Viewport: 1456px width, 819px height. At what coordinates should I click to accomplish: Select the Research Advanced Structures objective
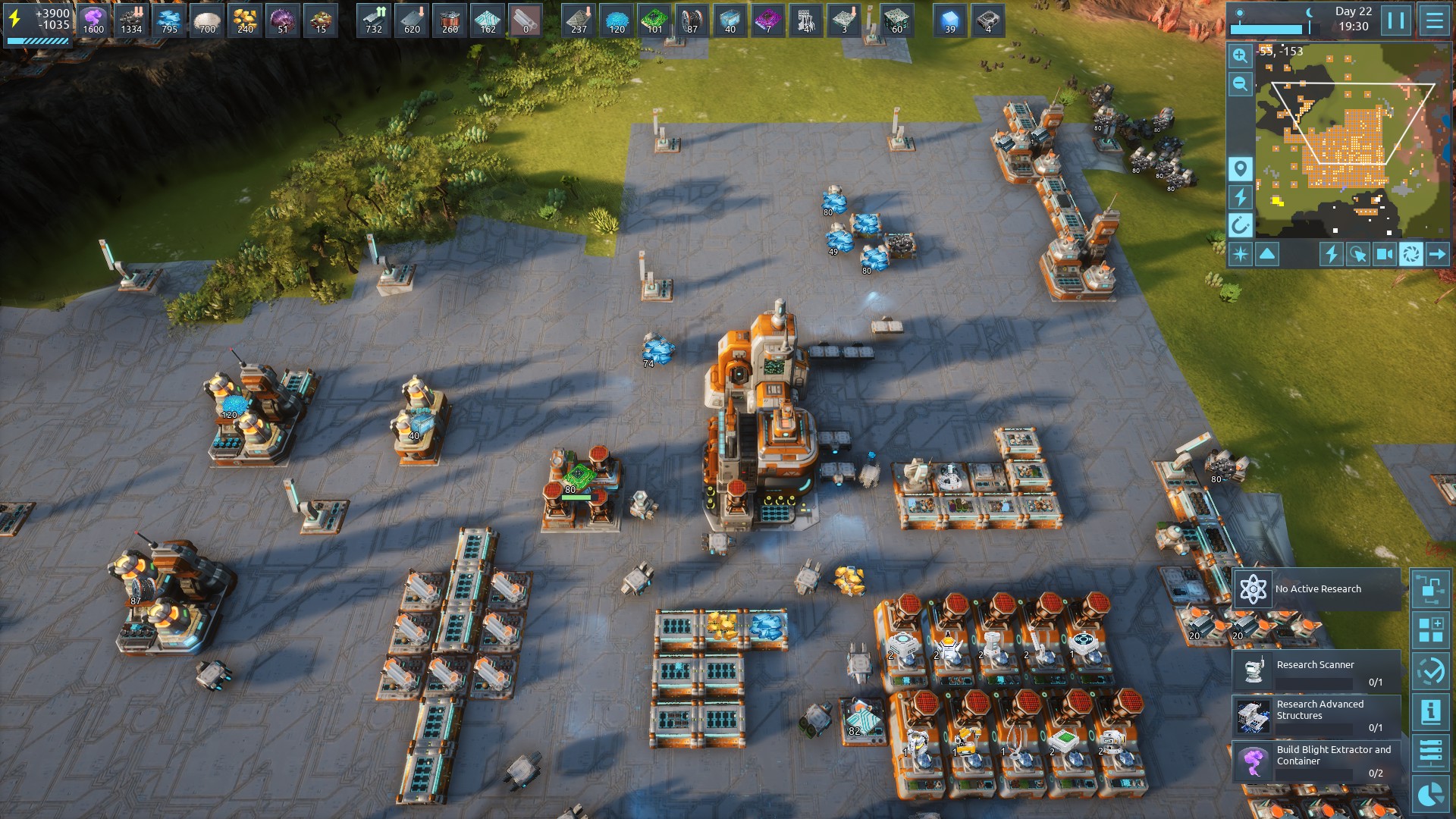[1316, 716]
